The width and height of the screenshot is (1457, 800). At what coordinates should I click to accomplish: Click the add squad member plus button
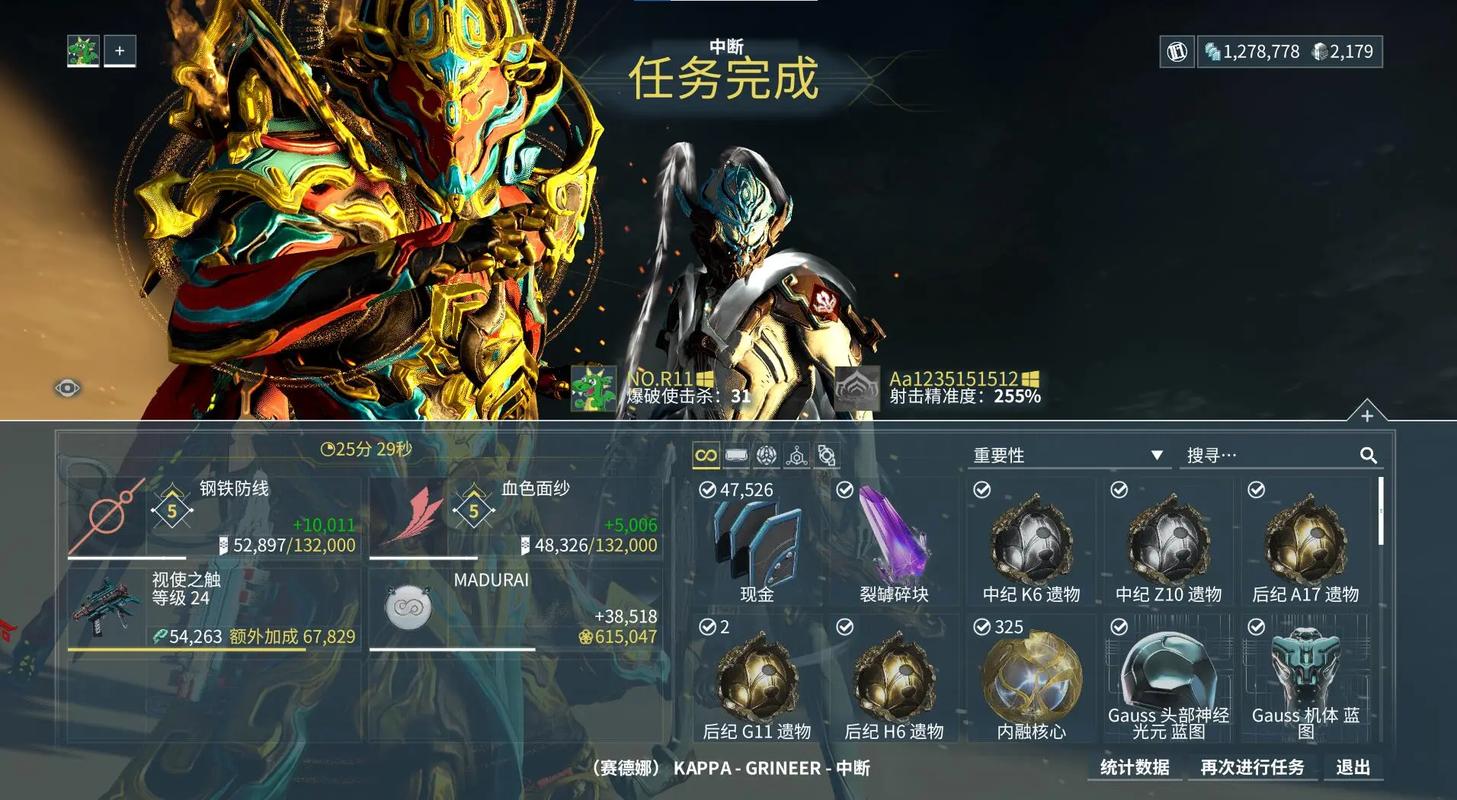tap(120, 50)
